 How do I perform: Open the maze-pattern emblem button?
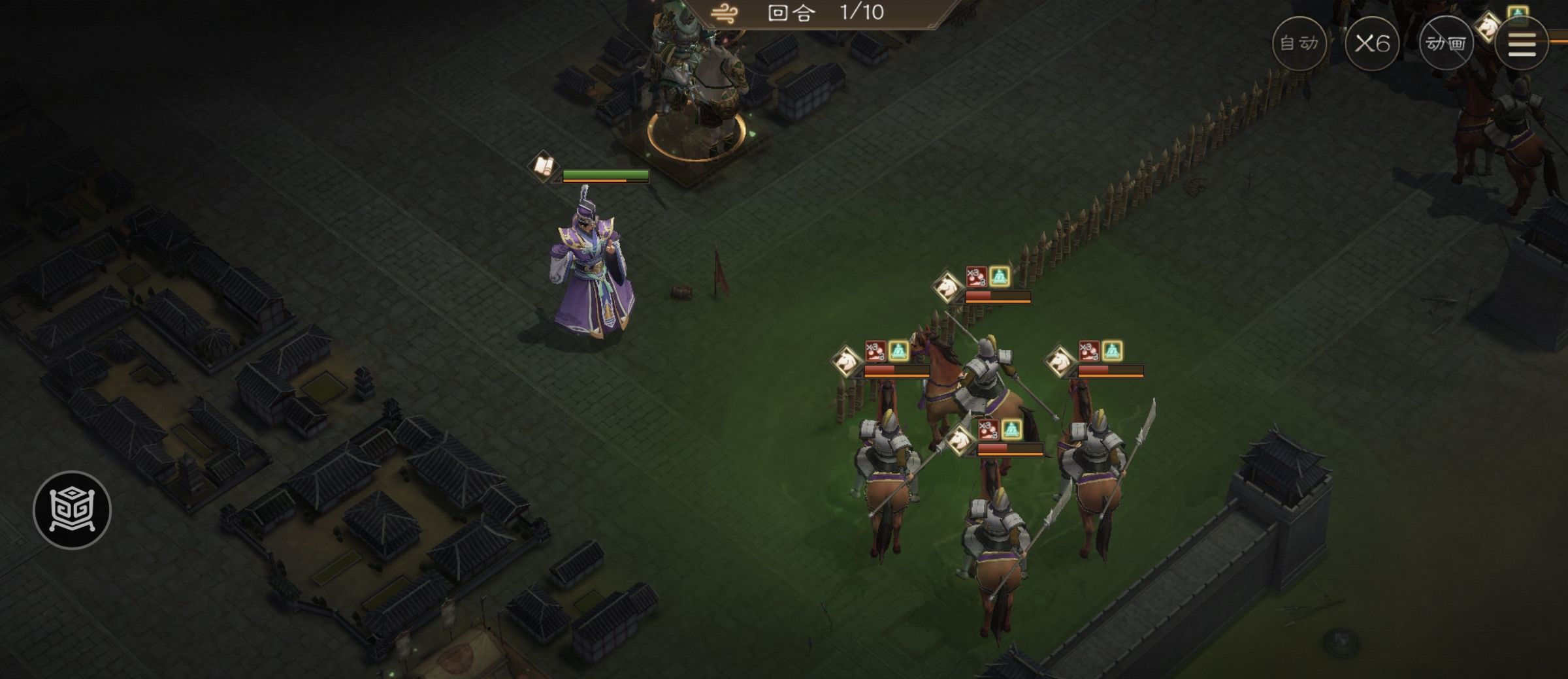click(72, 510)
